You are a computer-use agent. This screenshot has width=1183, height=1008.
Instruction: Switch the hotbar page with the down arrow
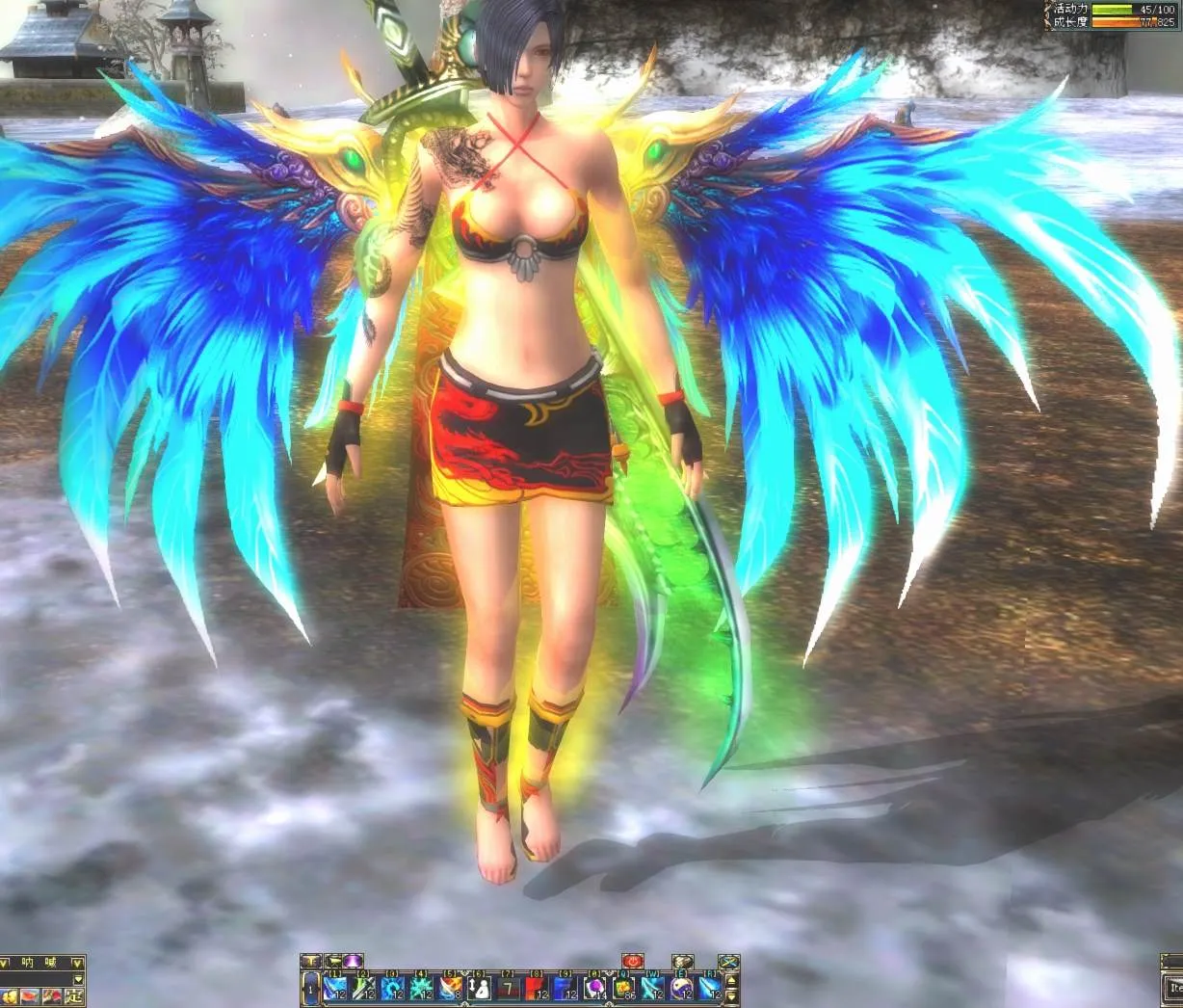[731, 996]
